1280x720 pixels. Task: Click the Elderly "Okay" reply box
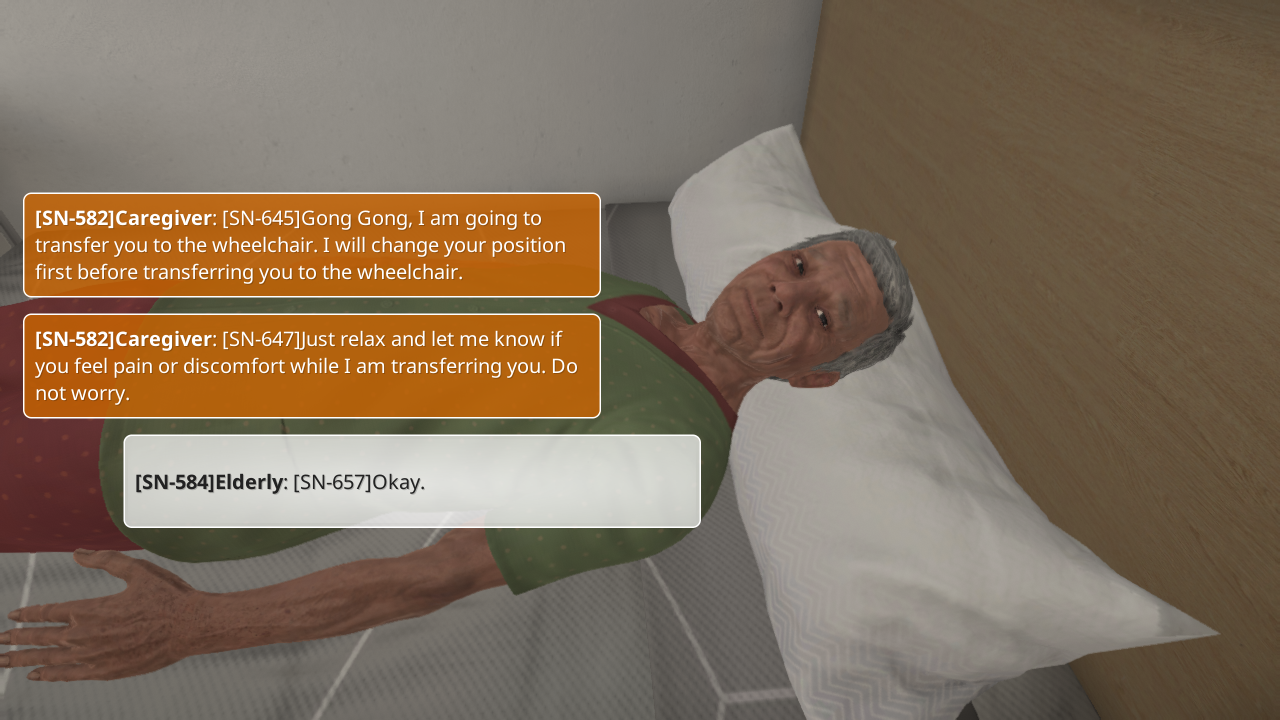pos(411,481)
